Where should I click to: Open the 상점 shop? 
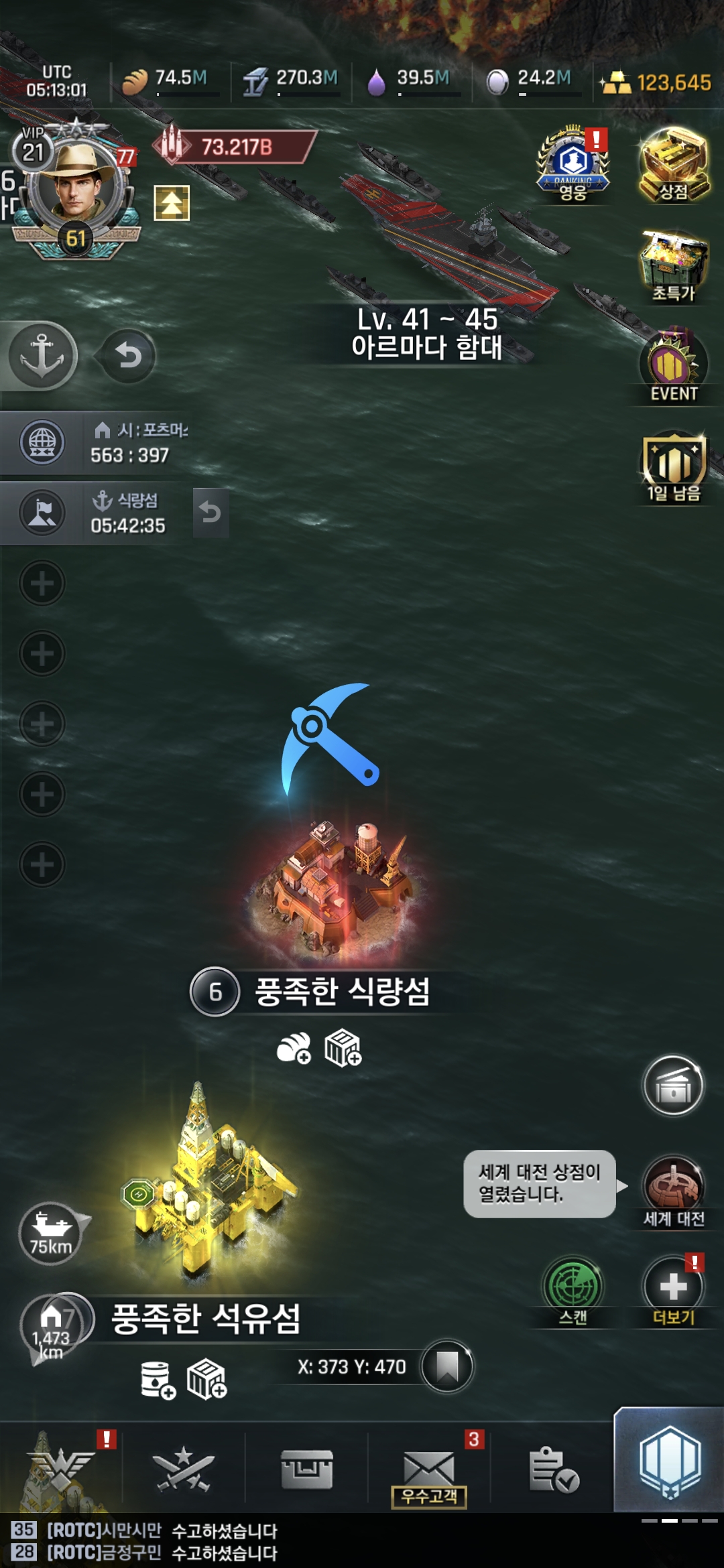click(x=674, y=166)
